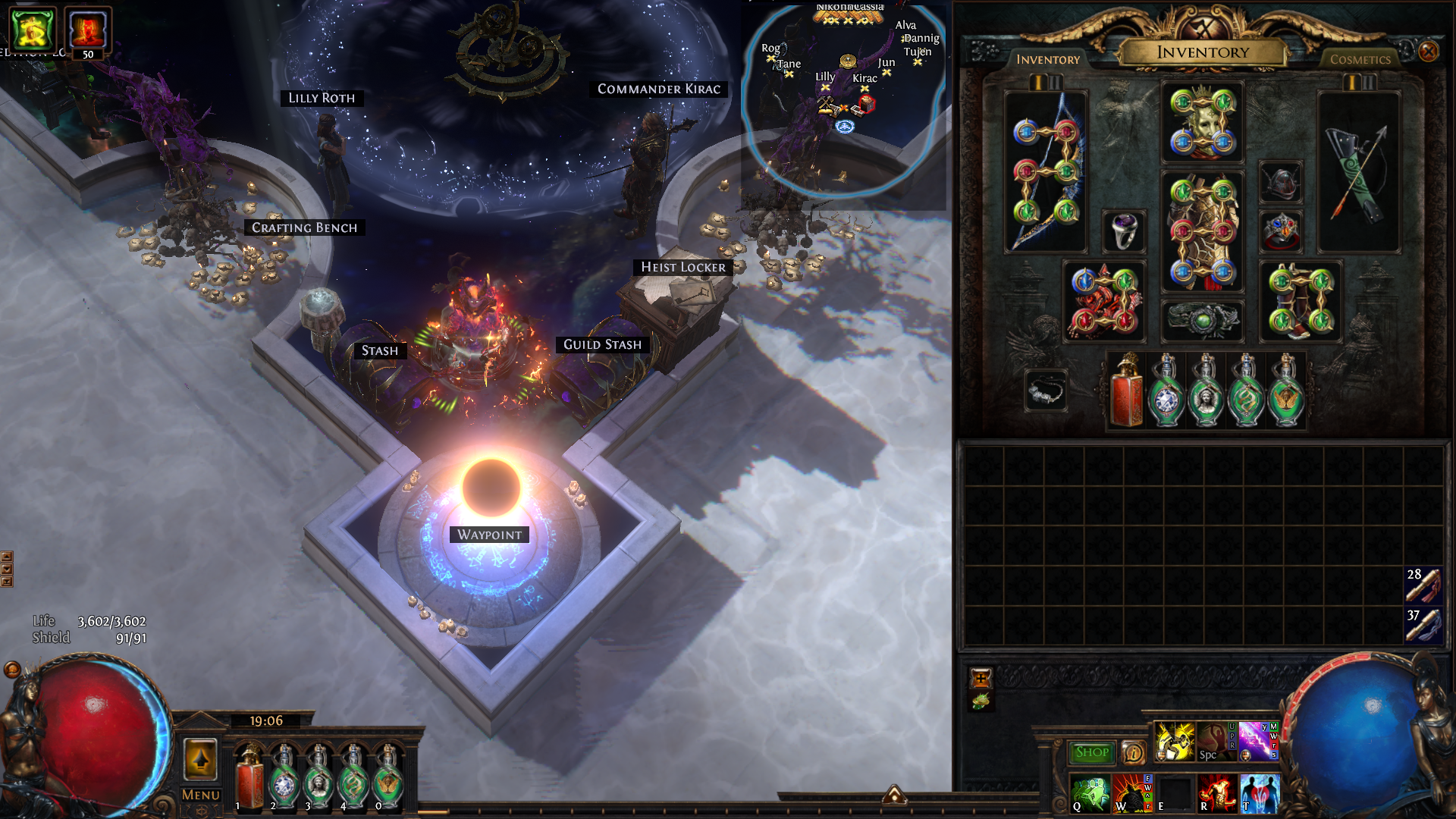1456x819 pixels.
Task: Click the buff icon showing 50
Action: click(x=88, y=32)
